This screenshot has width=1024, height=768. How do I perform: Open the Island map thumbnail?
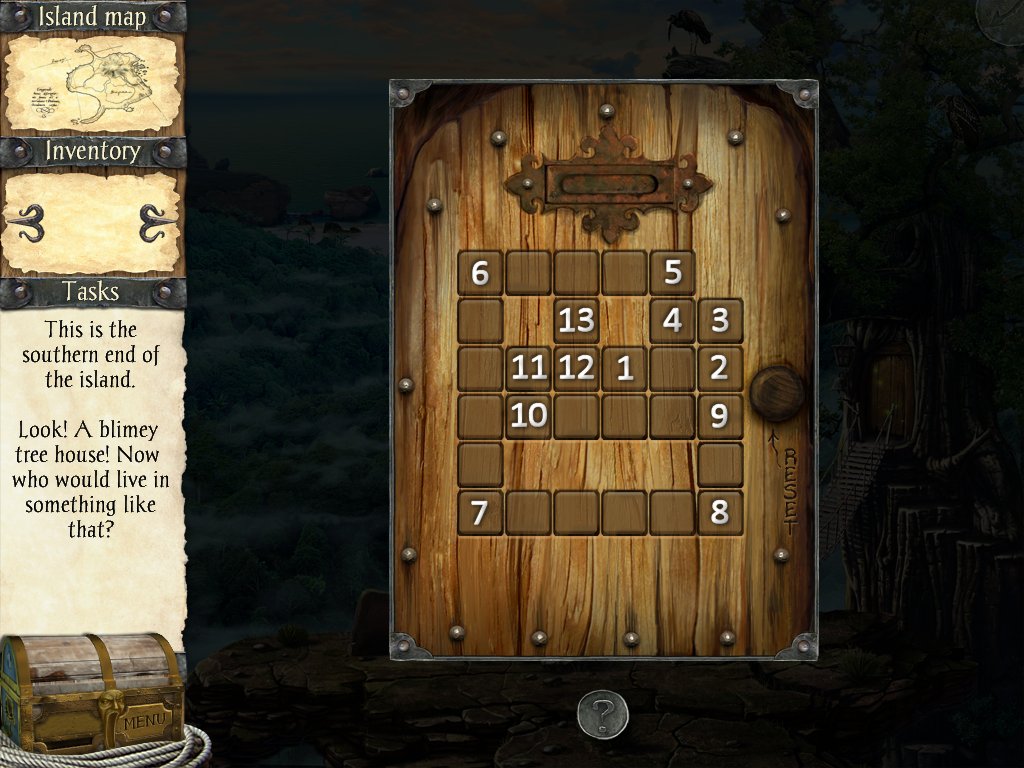(x=92, y=83)
